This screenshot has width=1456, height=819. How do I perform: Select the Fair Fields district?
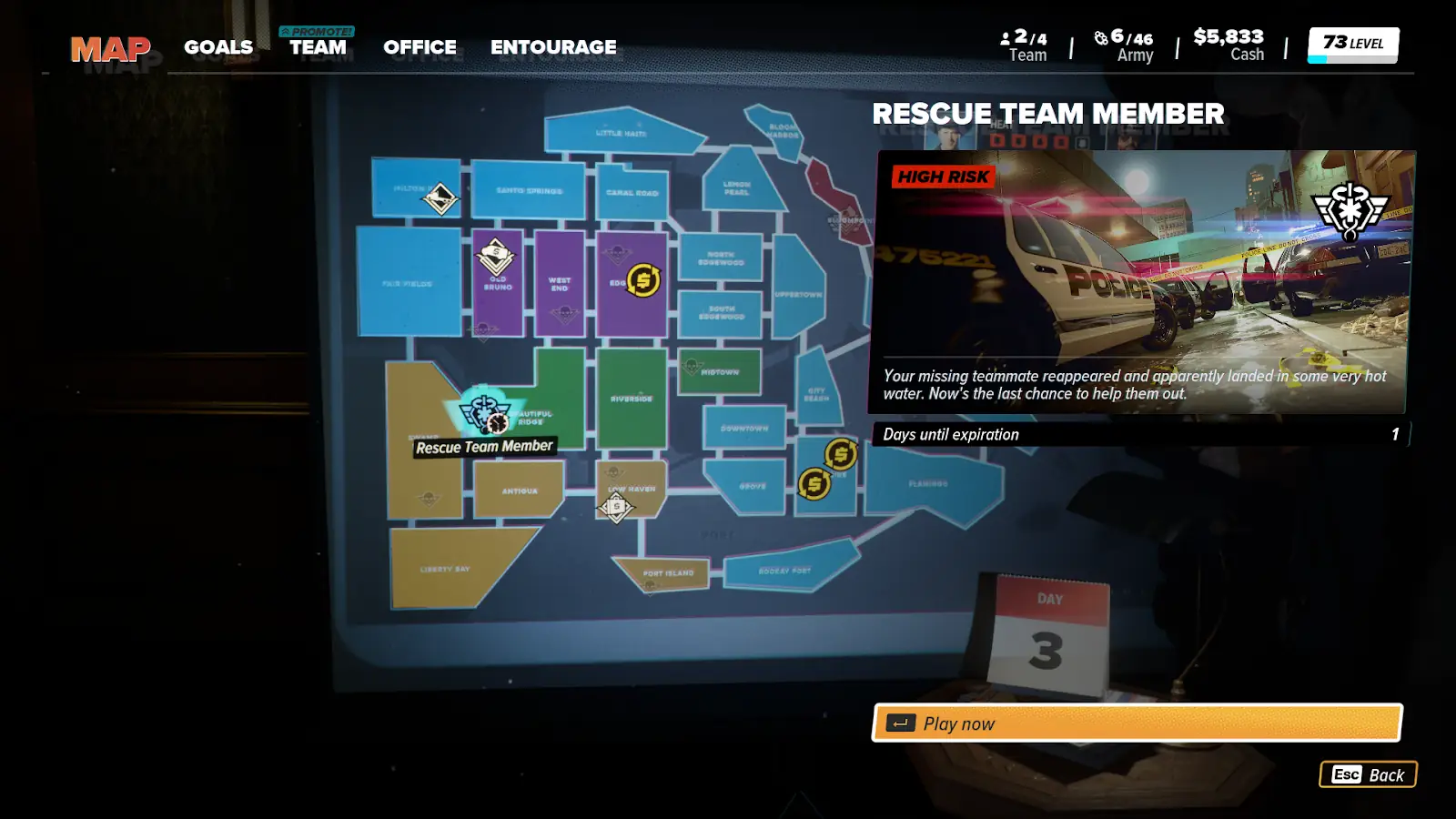coord(408,283)
